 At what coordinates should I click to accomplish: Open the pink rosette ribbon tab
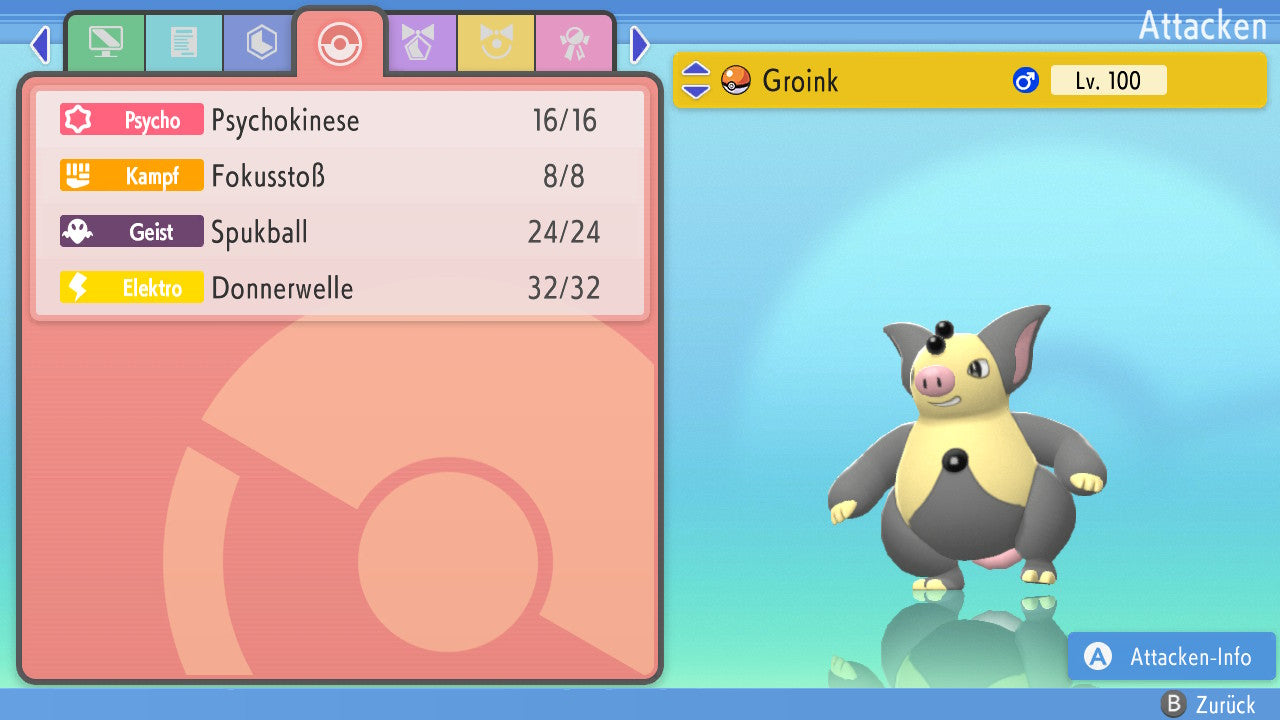(574, 43)
